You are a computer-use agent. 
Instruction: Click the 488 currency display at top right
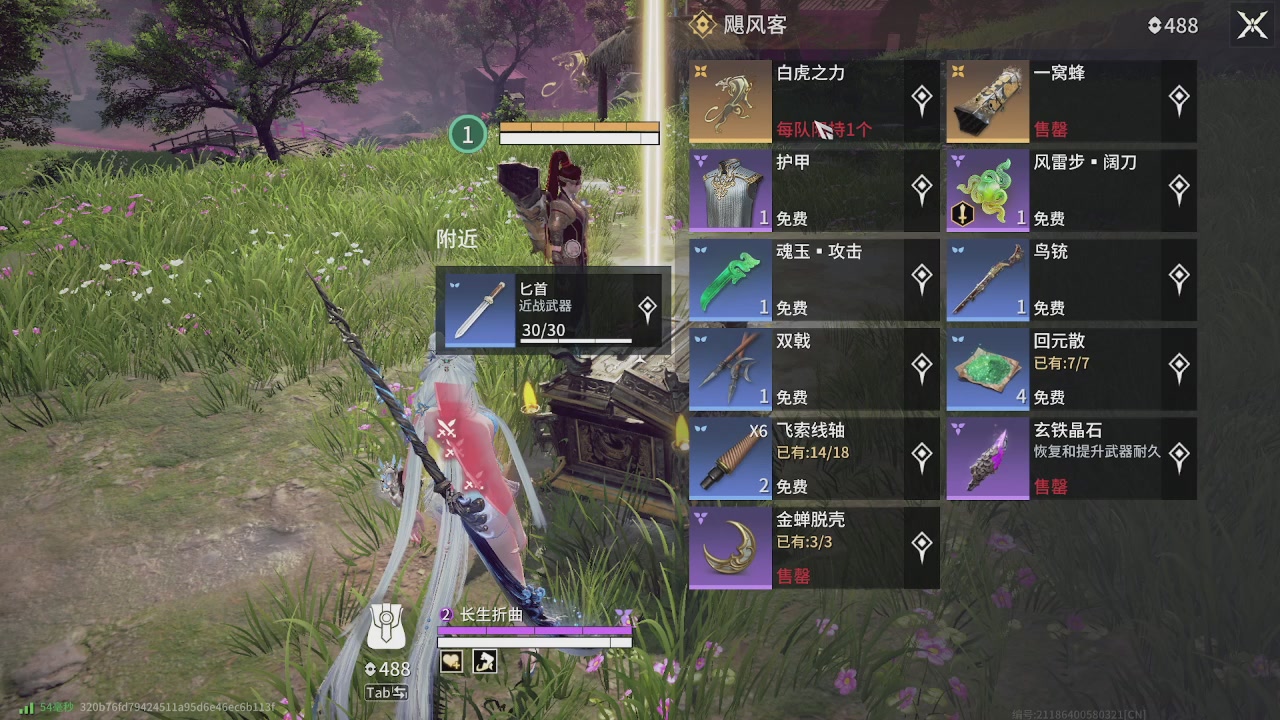pos(1171,25)
